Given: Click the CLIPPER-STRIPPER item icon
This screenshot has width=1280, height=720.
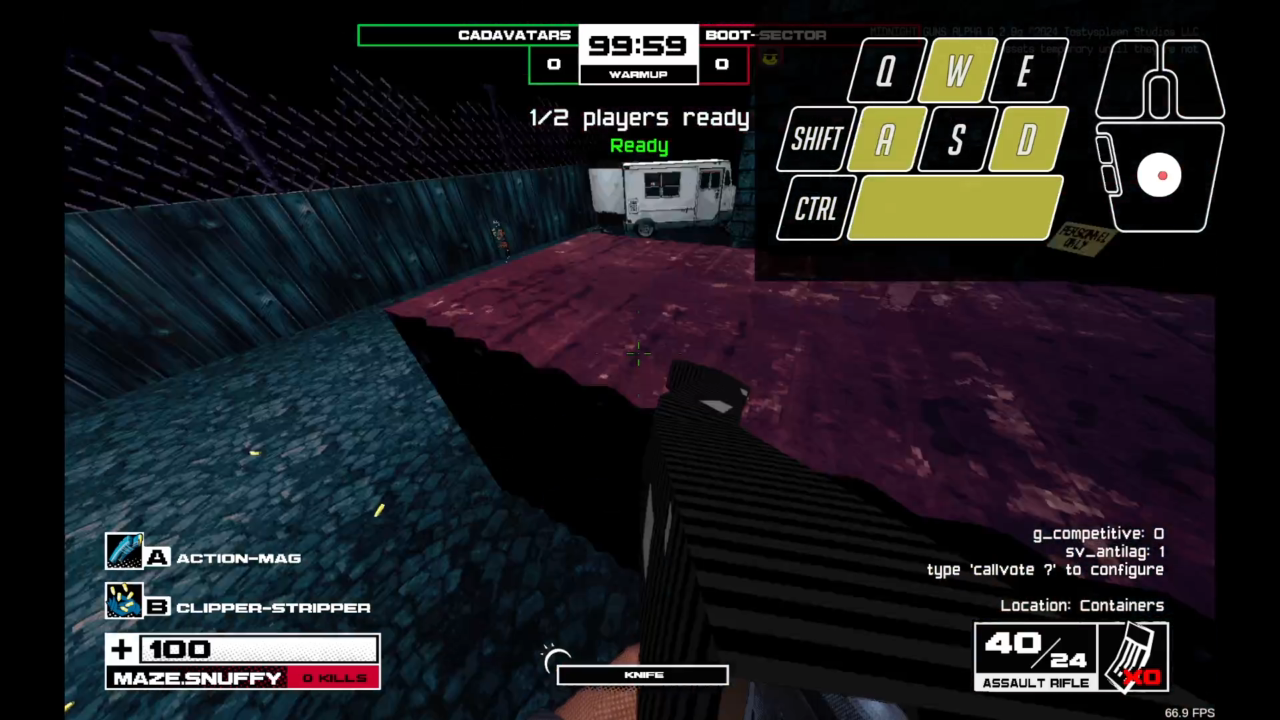Looking at the screenshot, I should (x=125, y=601).
